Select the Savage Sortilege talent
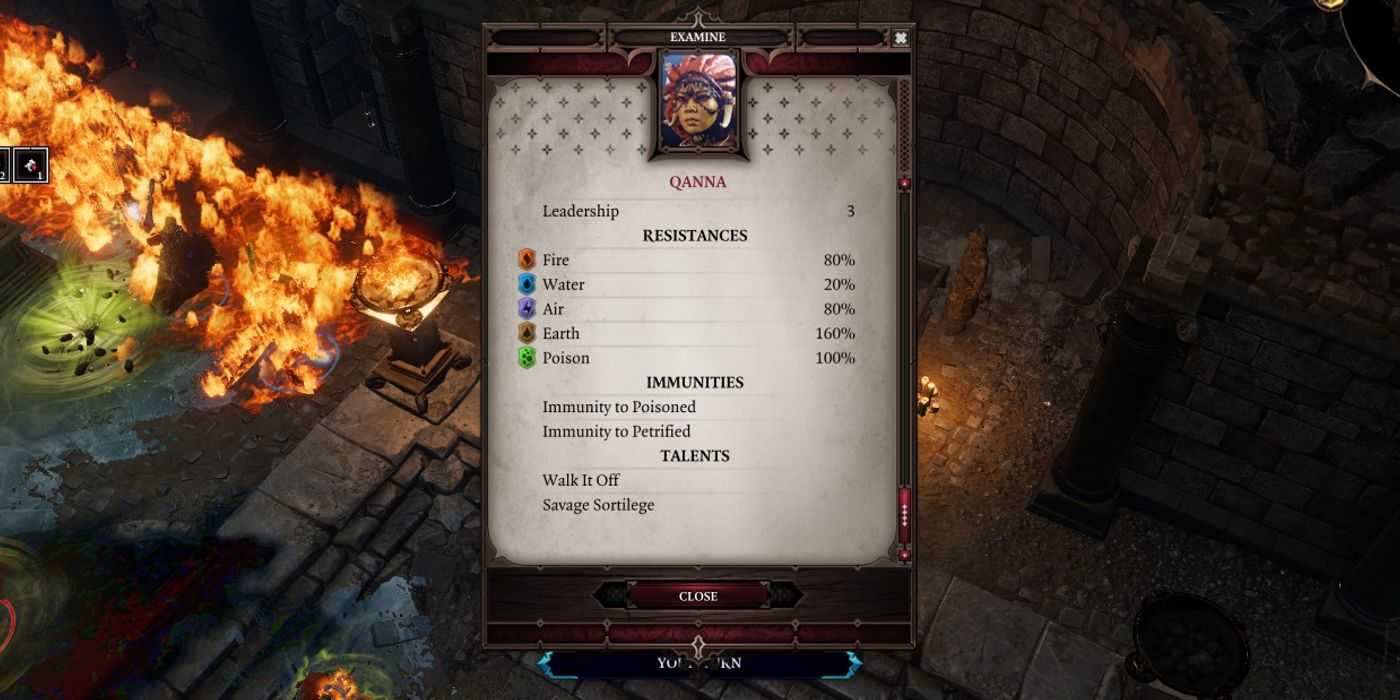This screenshot has width=1400, height=700. tap(598, 505)
